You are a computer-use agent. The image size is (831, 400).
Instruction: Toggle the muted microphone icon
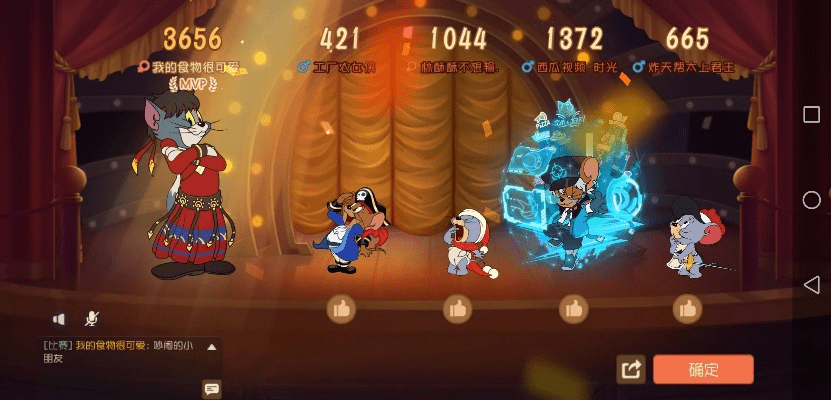(91, 319)
